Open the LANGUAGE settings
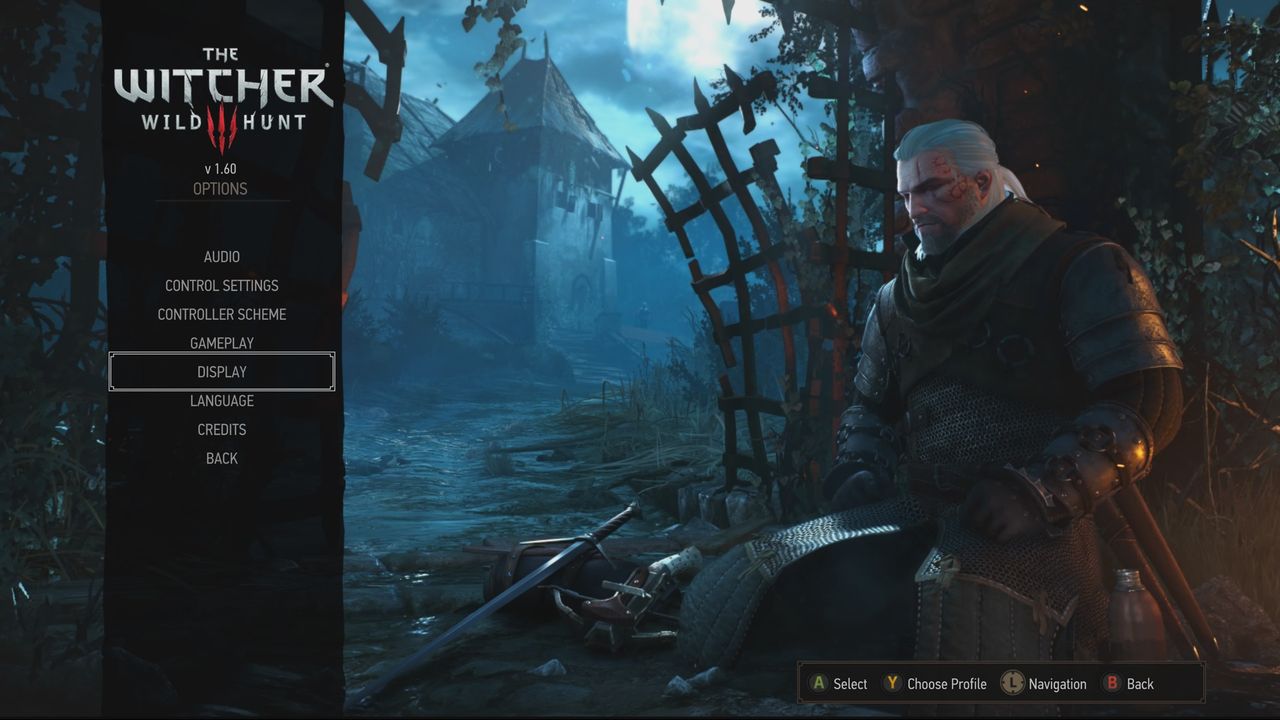This screenshot has height=720, width=1280. pyautogui.click(x=221, y=400)
